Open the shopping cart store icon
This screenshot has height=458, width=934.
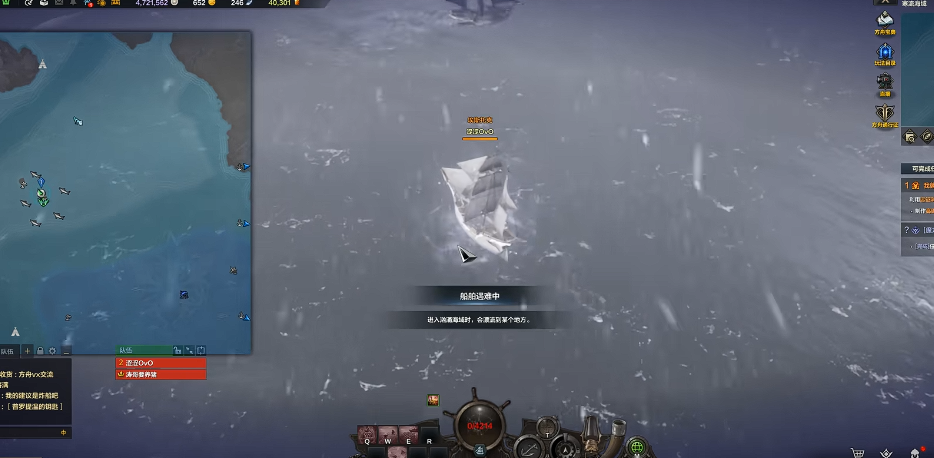pyautogui.click(x=856, y=452)
